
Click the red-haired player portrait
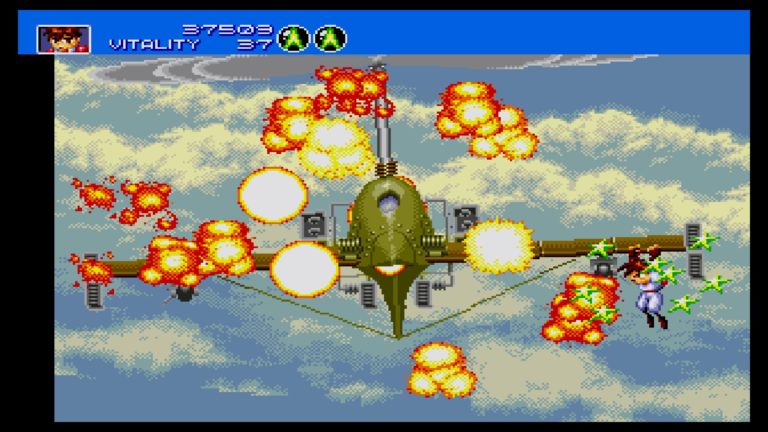coord(64,39)
